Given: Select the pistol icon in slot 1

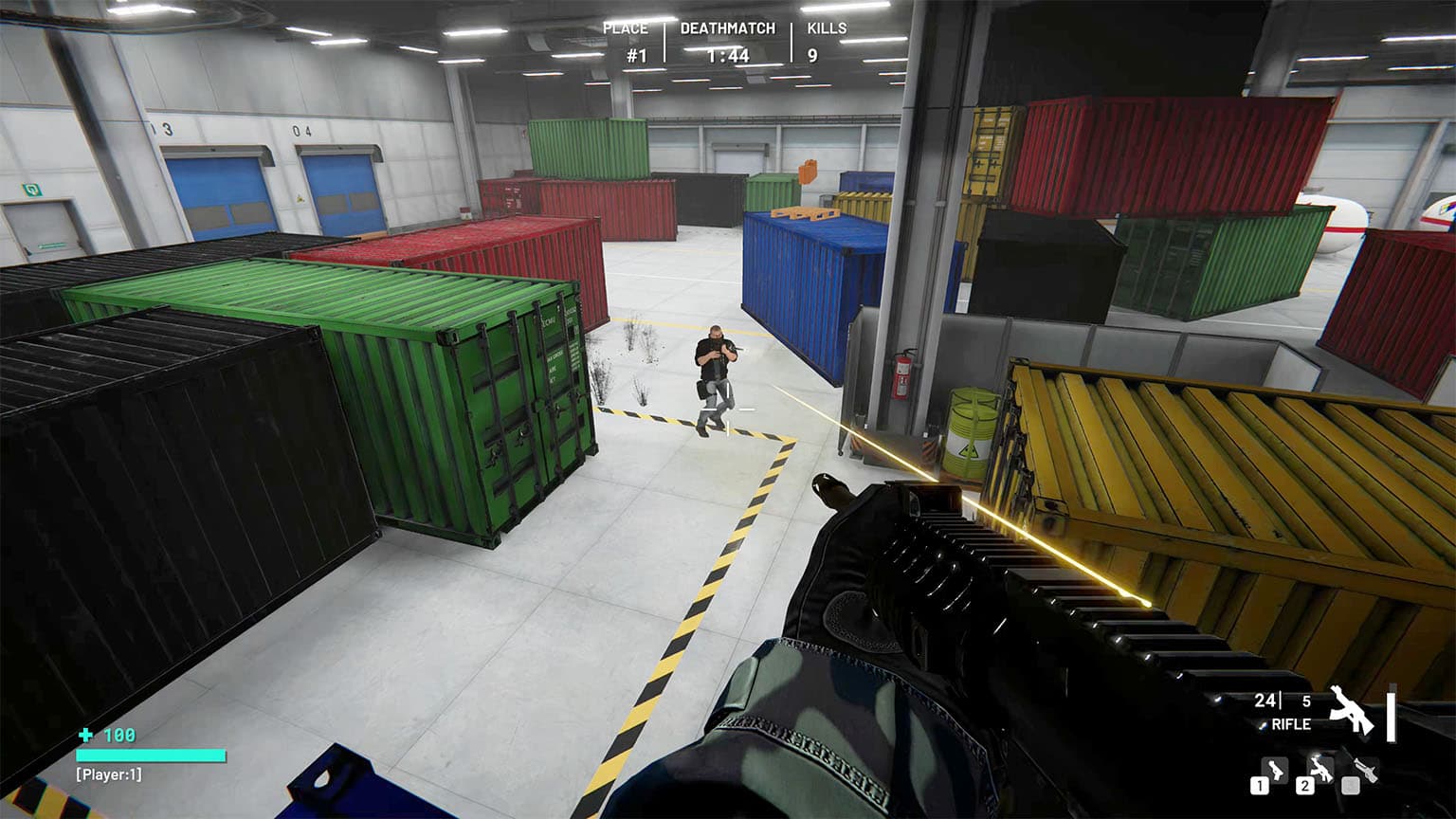Looking at the screenshot, I should (1275, 771).
